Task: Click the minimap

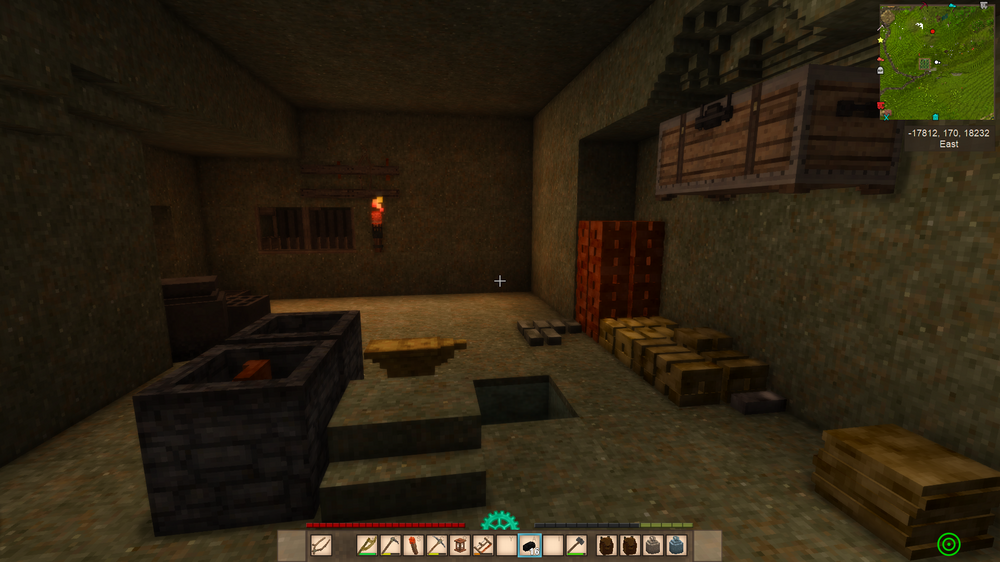Action: [x=937, y=62]
